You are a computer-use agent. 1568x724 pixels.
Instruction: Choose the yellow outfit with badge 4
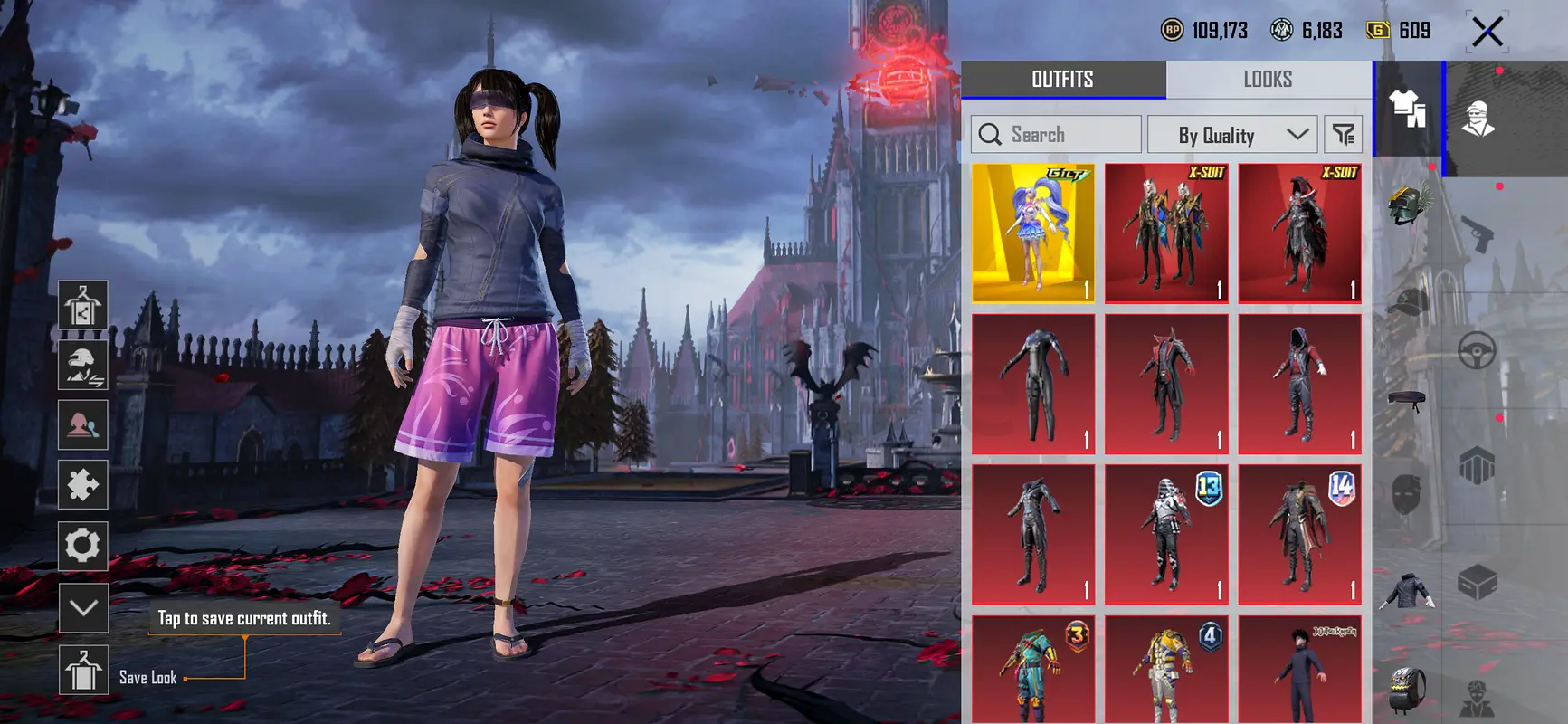(x=1166, y=670)
